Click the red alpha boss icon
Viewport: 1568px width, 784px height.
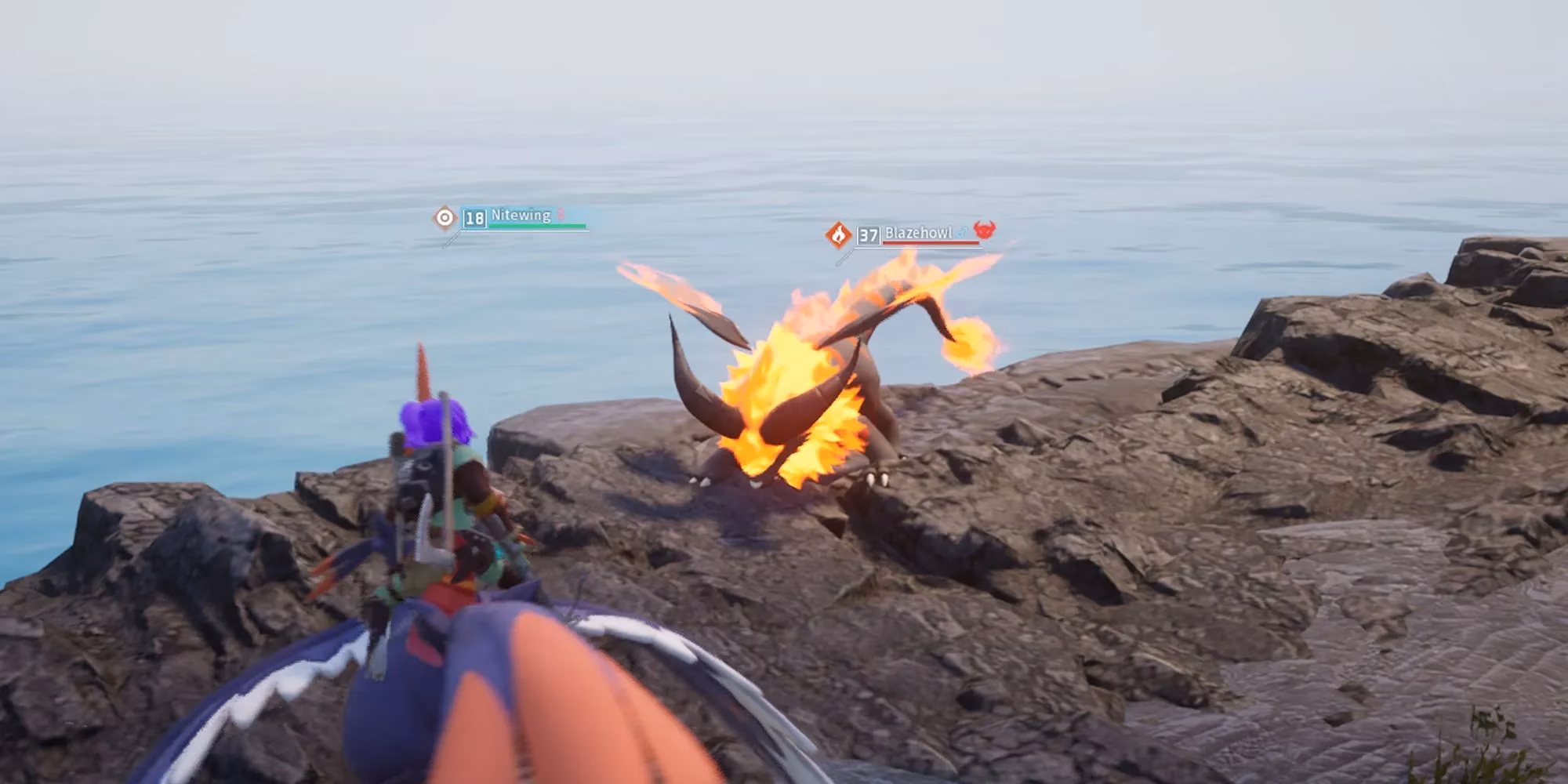(x=984, y=230)
